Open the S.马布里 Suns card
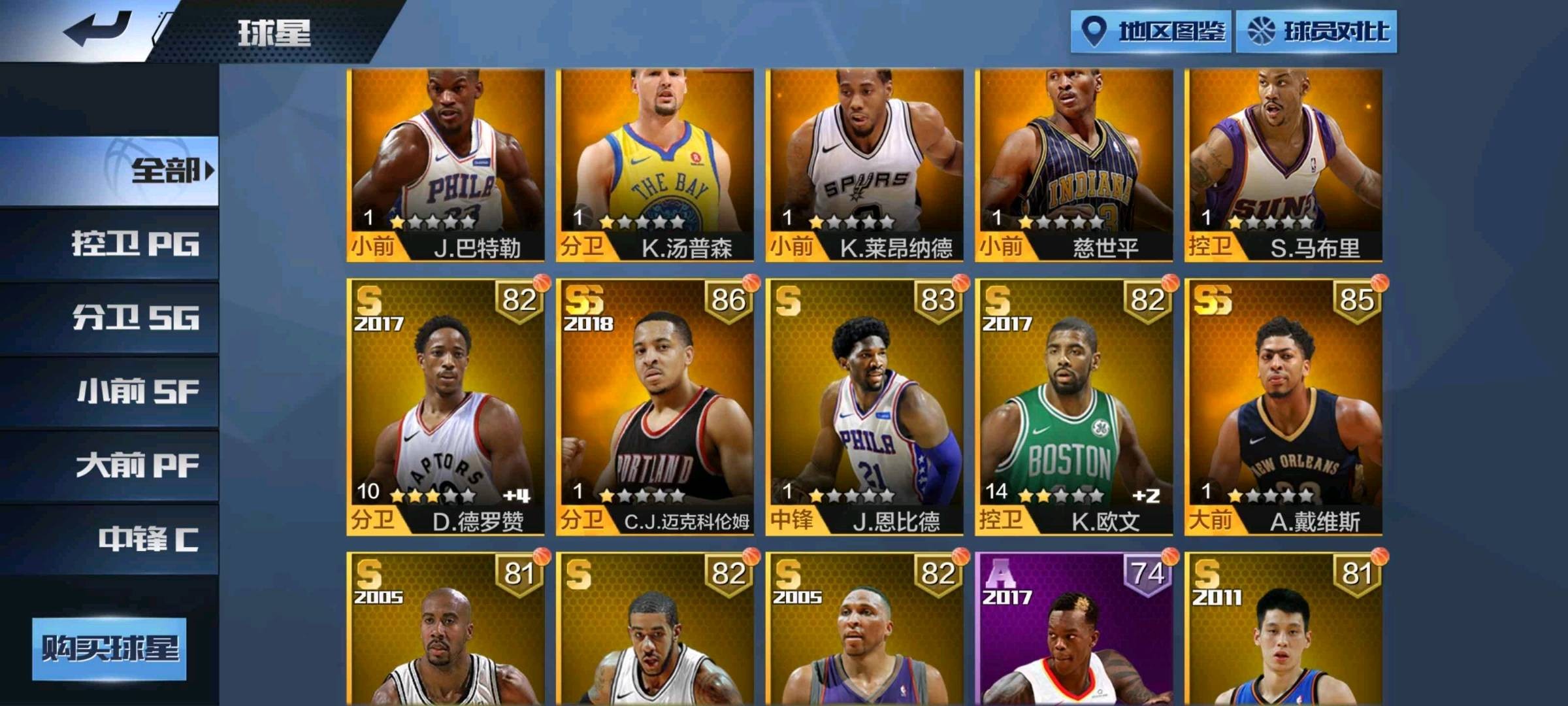Screen dimensions: 1568x706 point(1284,165)
